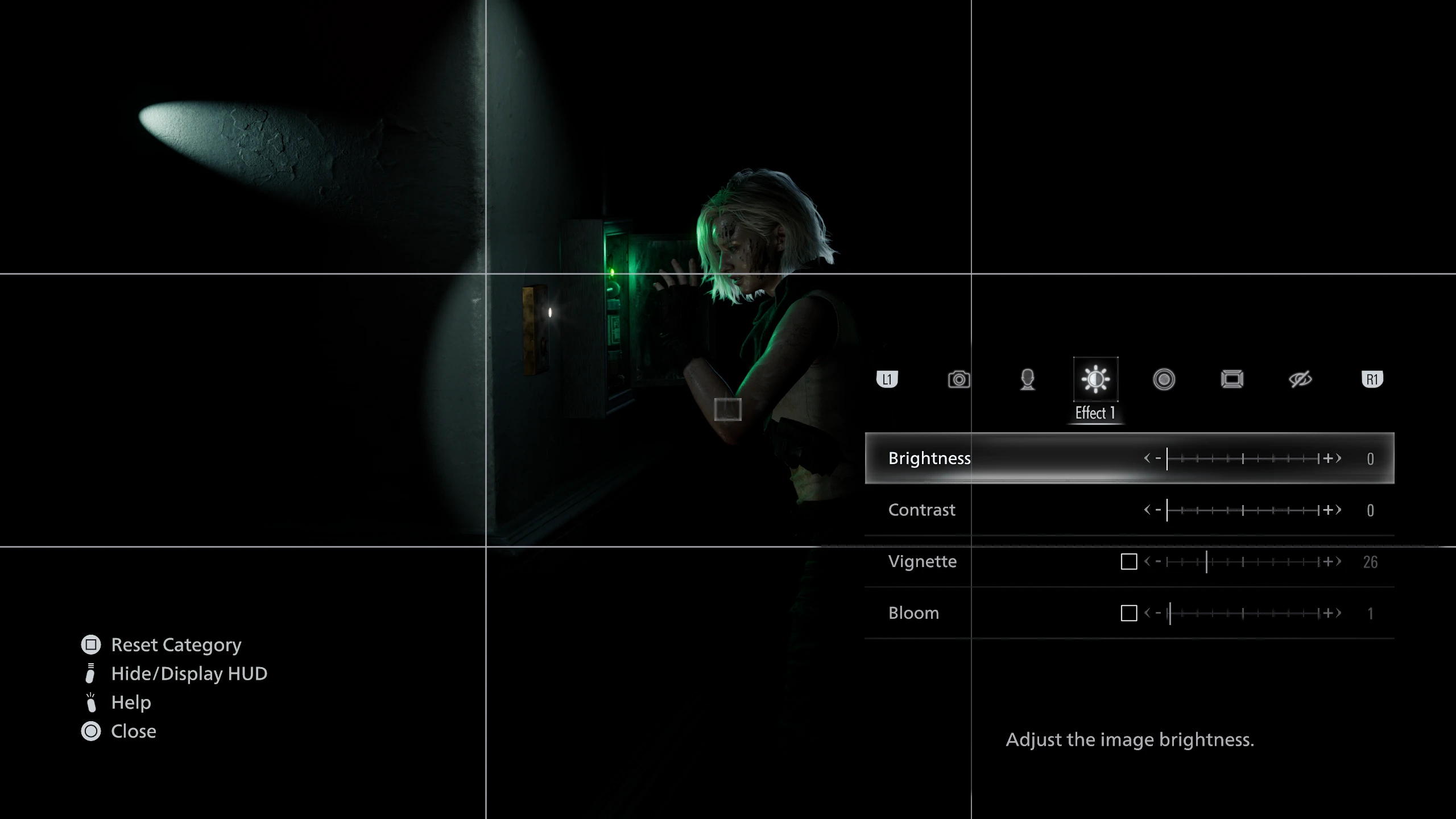Click the Brightness slider track
Viewport: 1456px width, 819px height.
1243,458
